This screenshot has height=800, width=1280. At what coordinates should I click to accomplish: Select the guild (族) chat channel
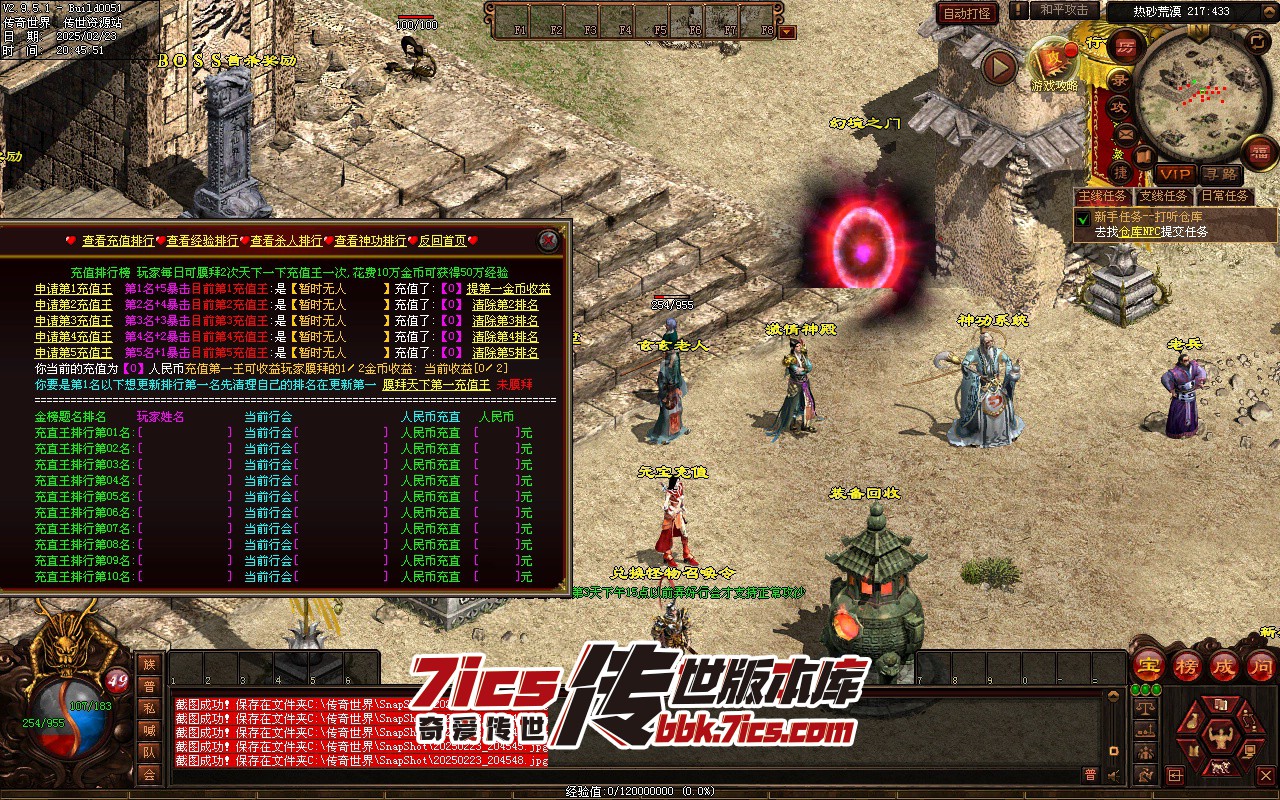click(149, 665)
